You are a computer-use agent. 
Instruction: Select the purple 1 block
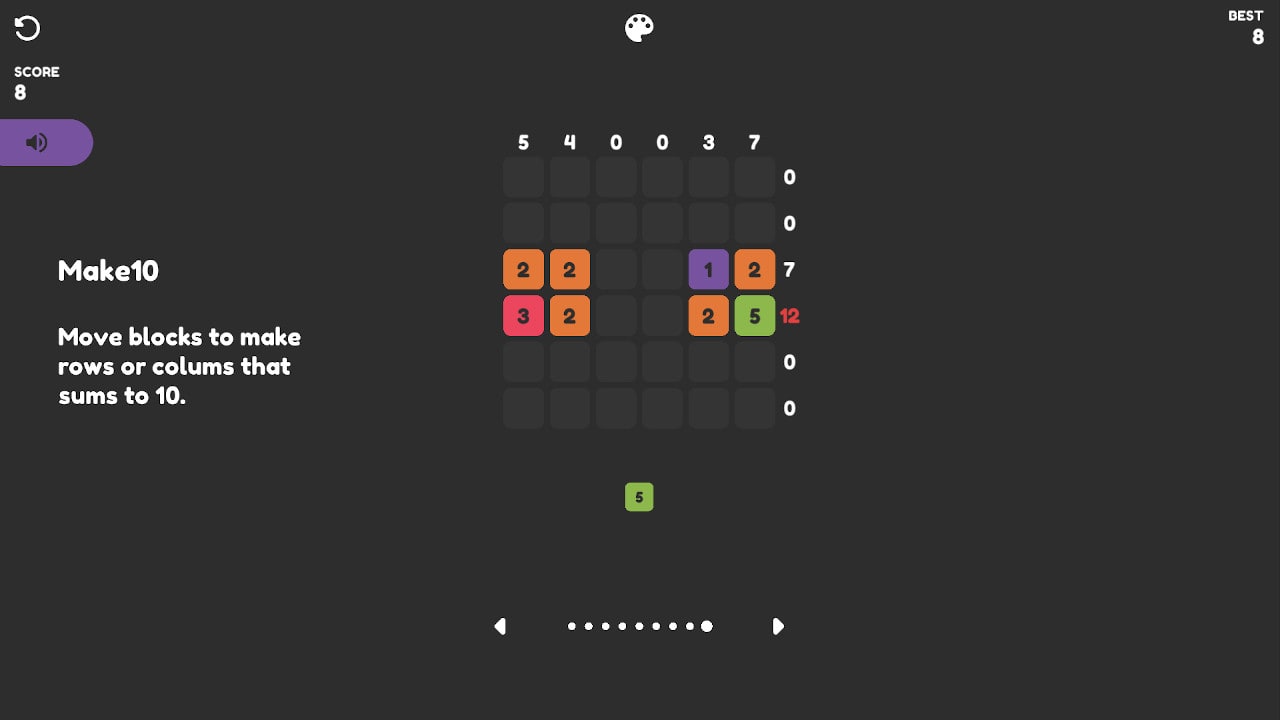708,269
